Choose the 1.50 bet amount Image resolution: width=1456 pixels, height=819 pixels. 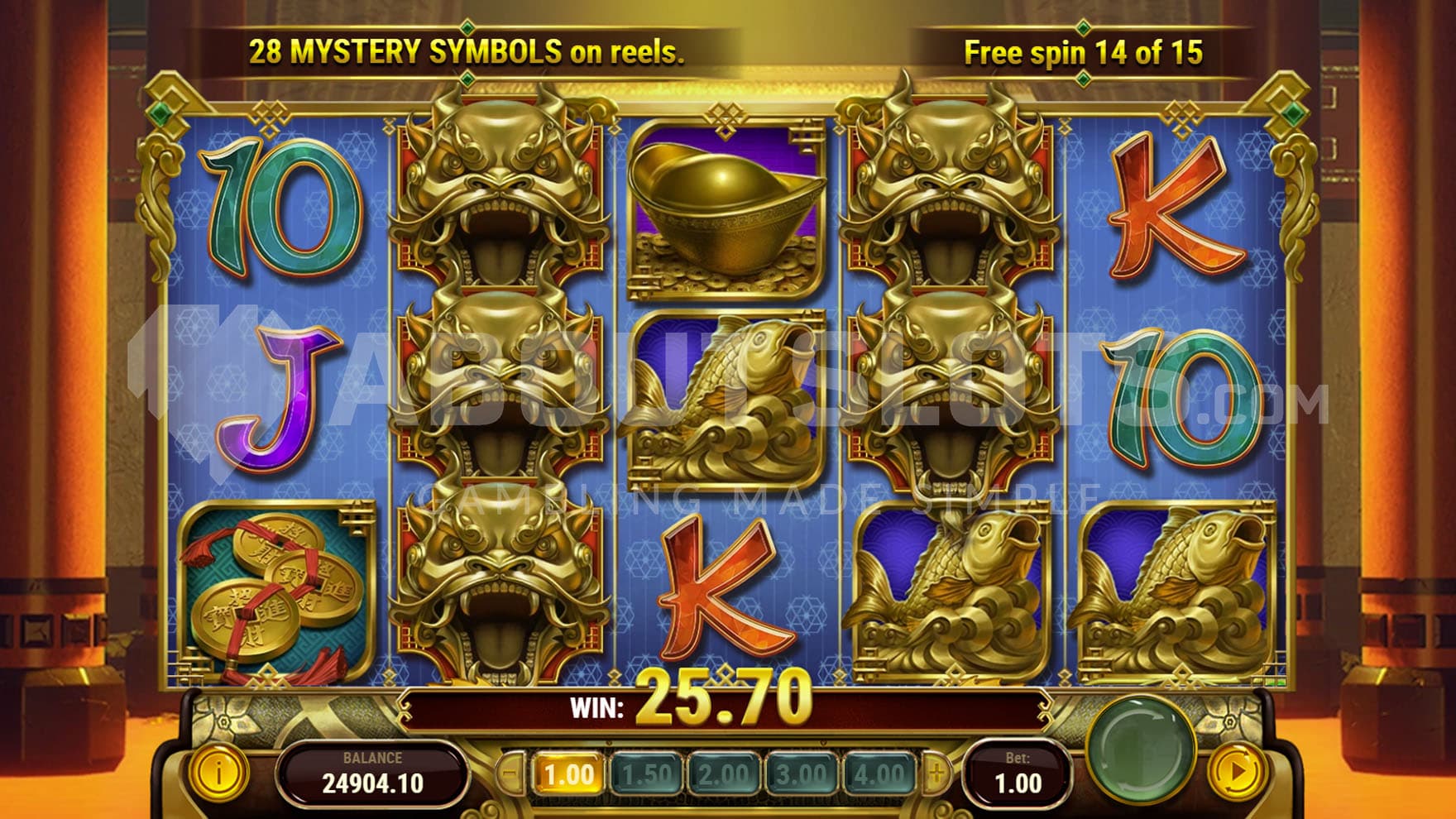(646, 775)
